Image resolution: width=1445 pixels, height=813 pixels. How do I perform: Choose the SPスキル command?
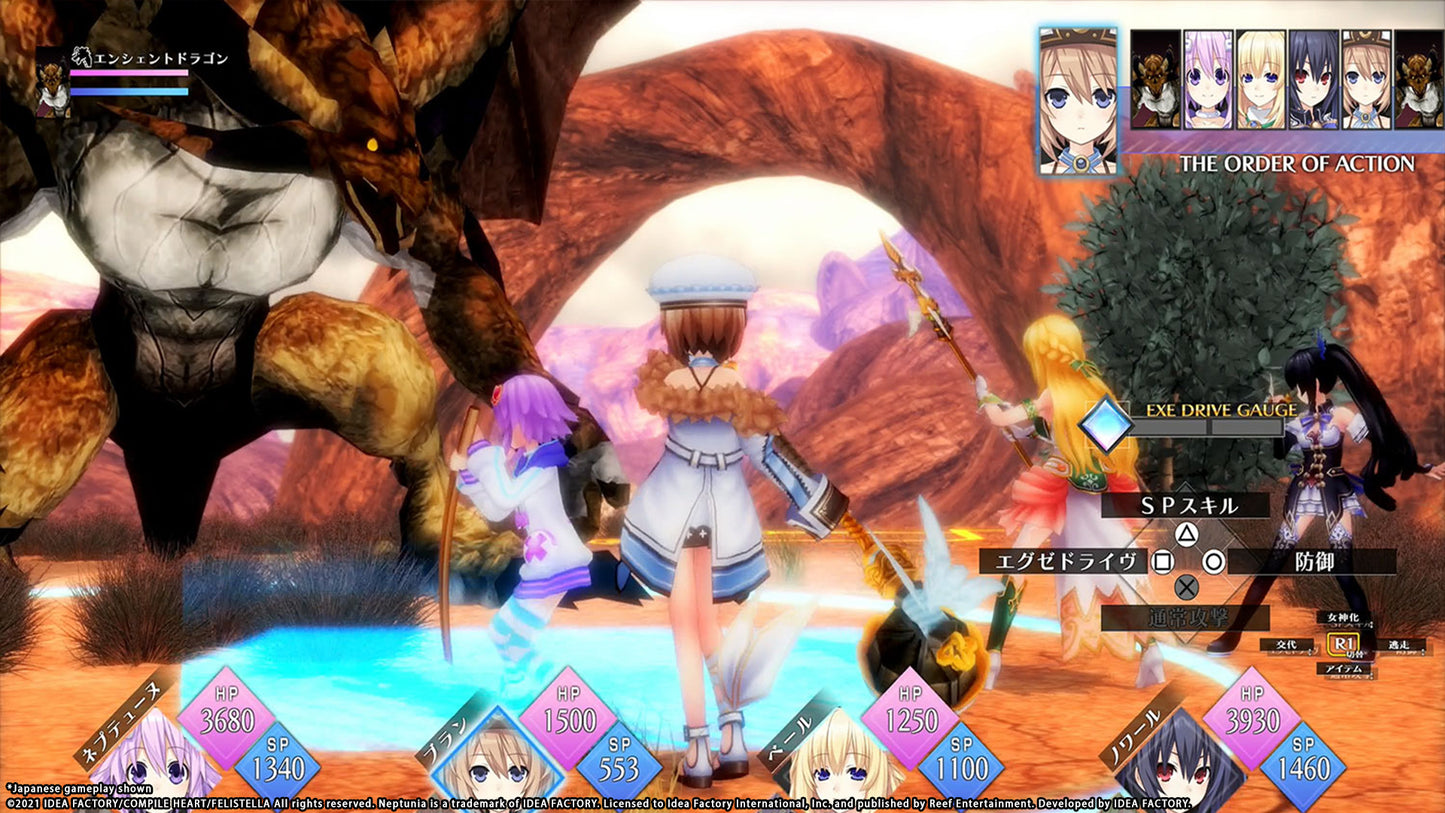click(1184, 506)
